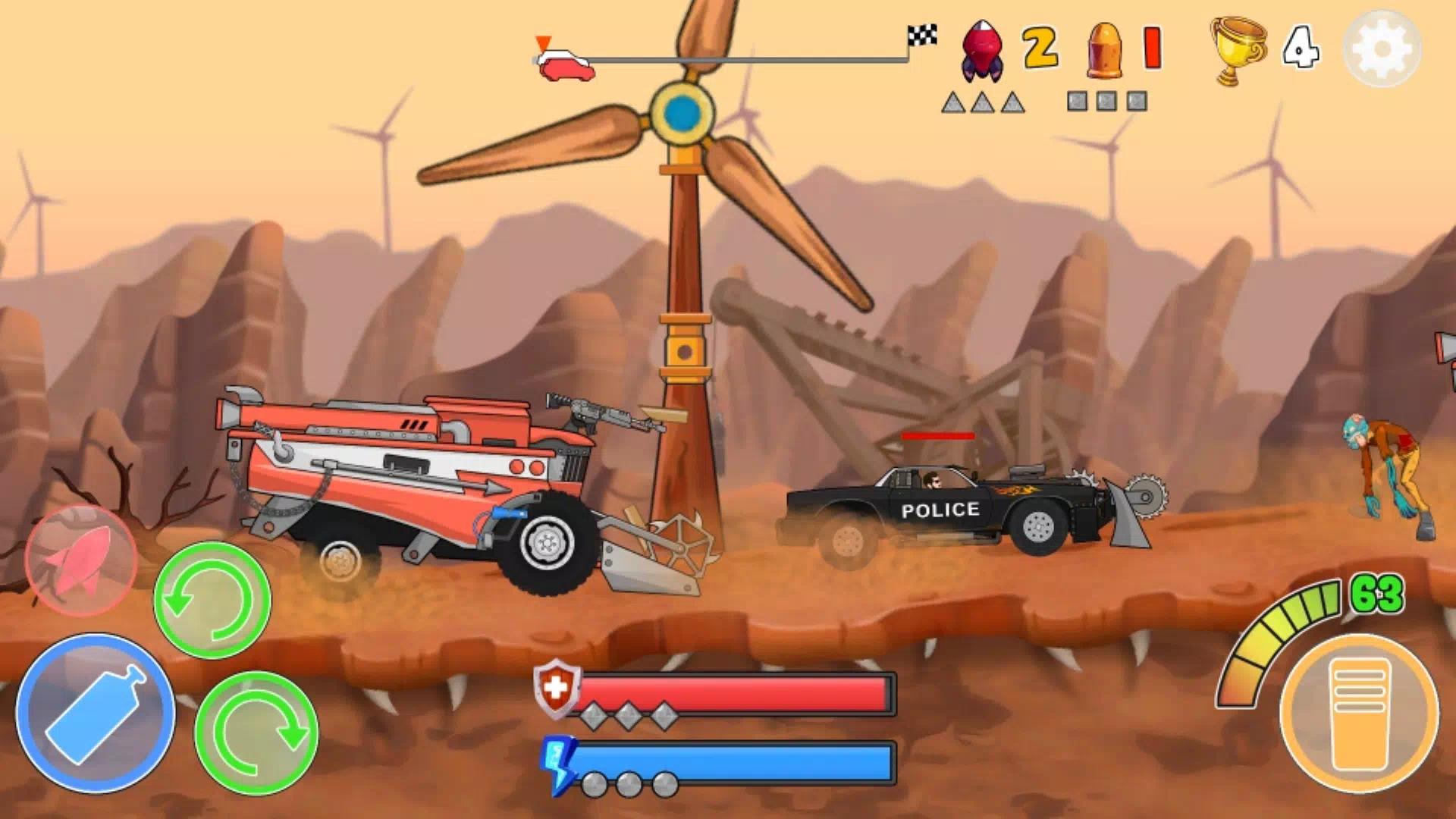Tap the blue nitro bottle boost button
Screen dimensions: 1456x819
(x=96, y=713)
